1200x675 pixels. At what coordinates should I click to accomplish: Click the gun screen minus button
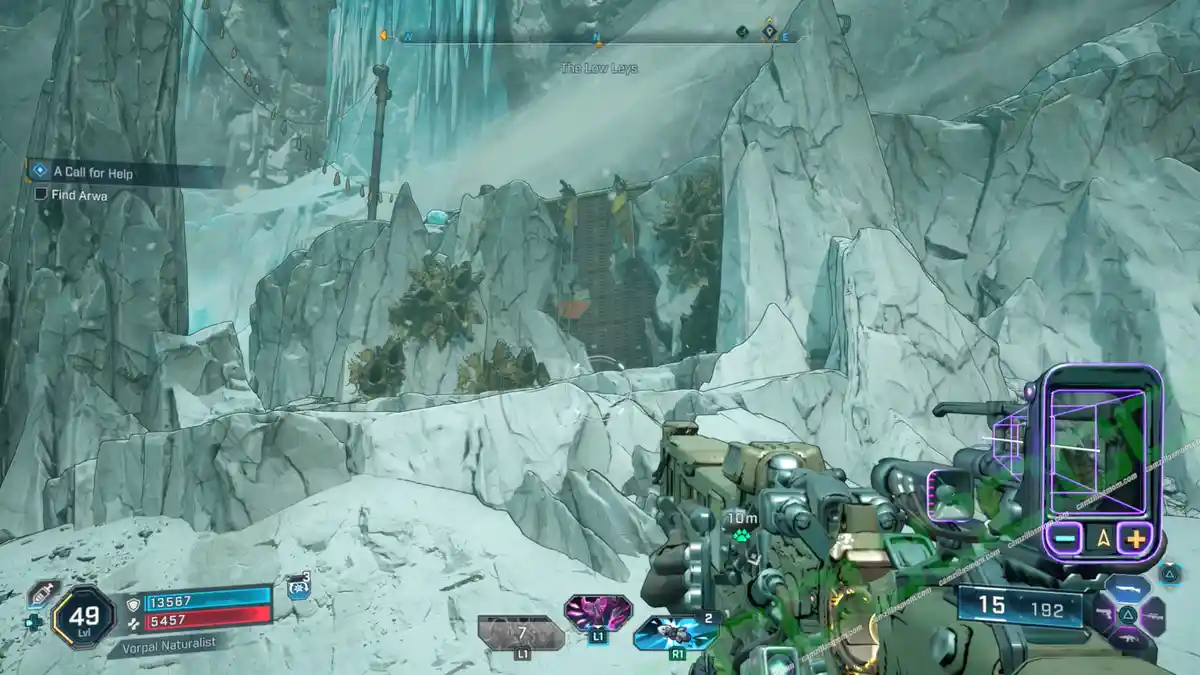point(1066,539)
